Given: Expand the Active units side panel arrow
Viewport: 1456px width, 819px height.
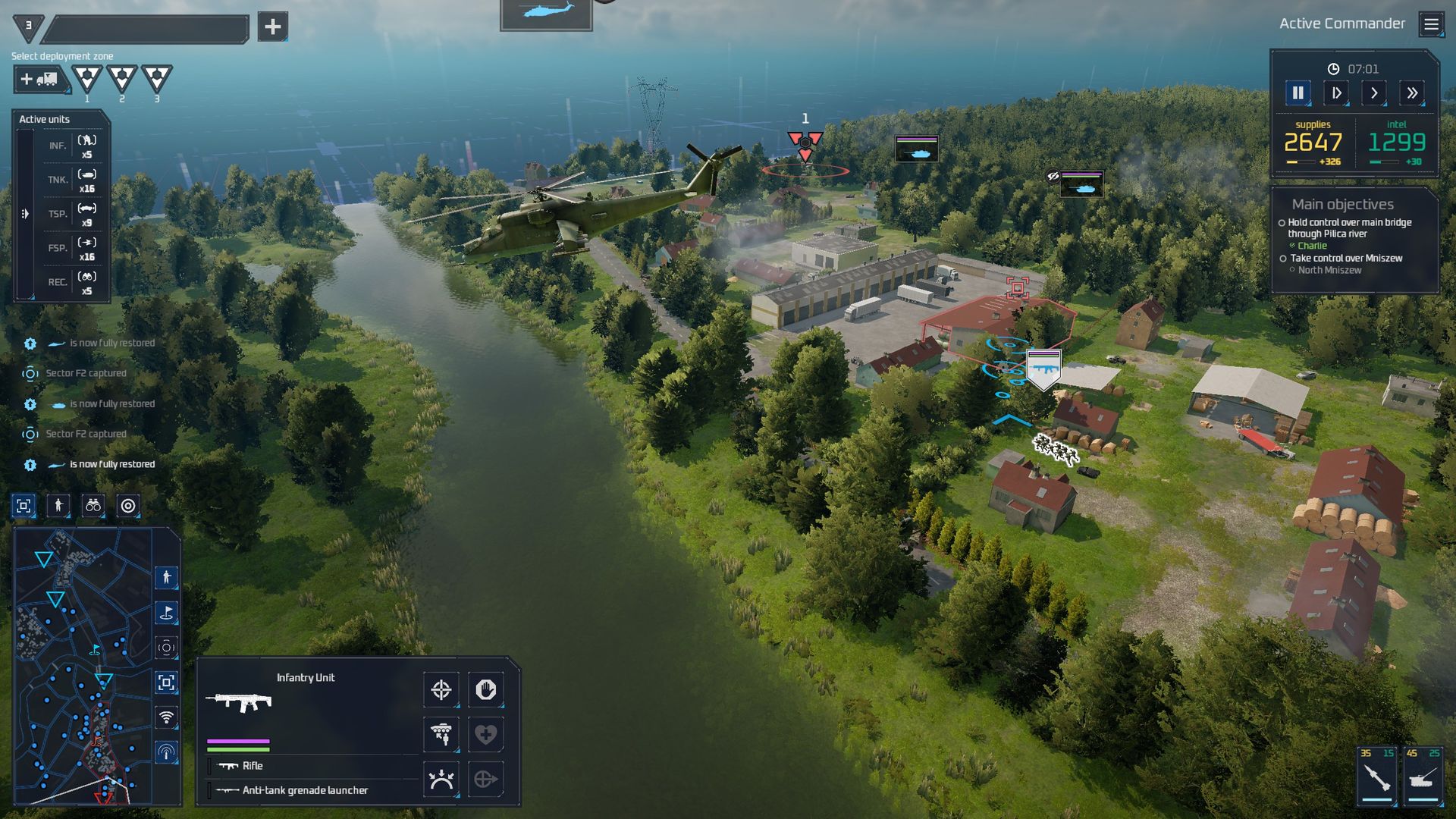Looking at the screenshot, I should 25,214.
